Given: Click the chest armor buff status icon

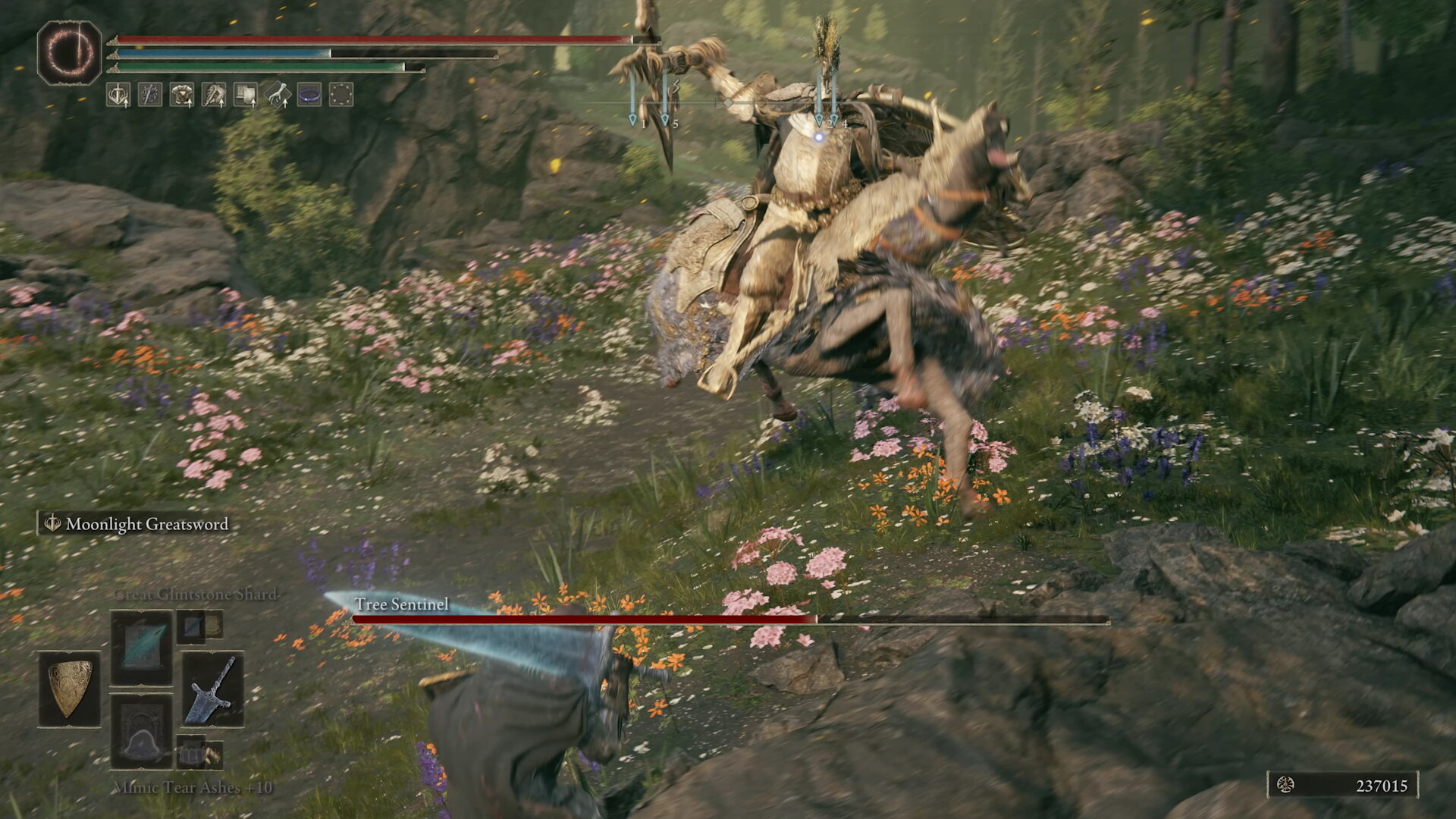Looking at the screenshot, I should [x=182, y=95].
